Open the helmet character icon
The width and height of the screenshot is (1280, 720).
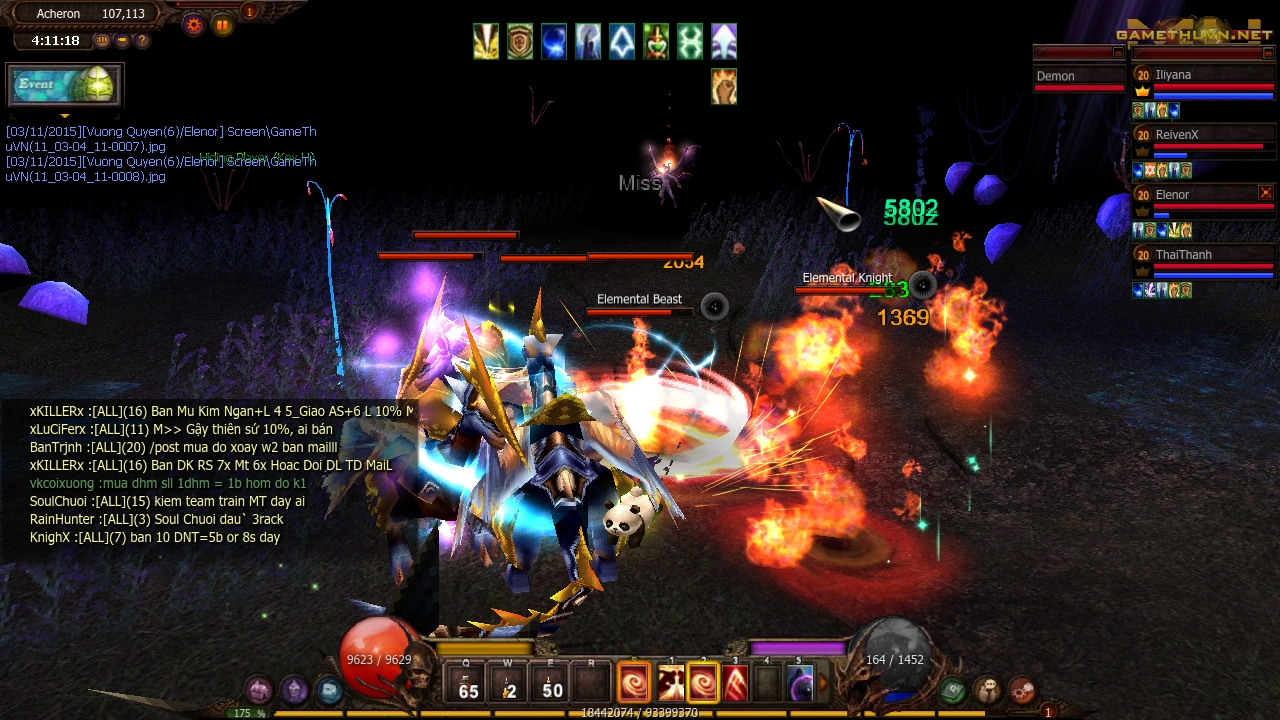(294, 689)
